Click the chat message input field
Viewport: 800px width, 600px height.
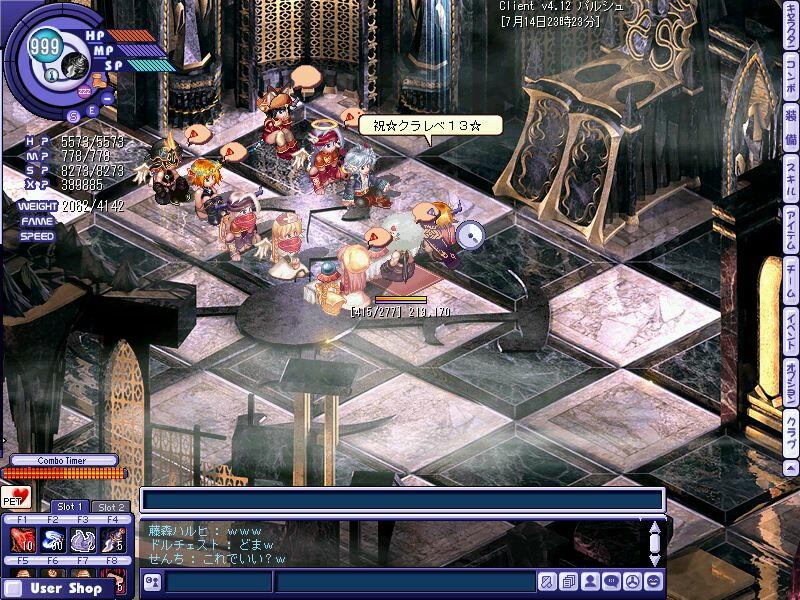click(404, 582)
